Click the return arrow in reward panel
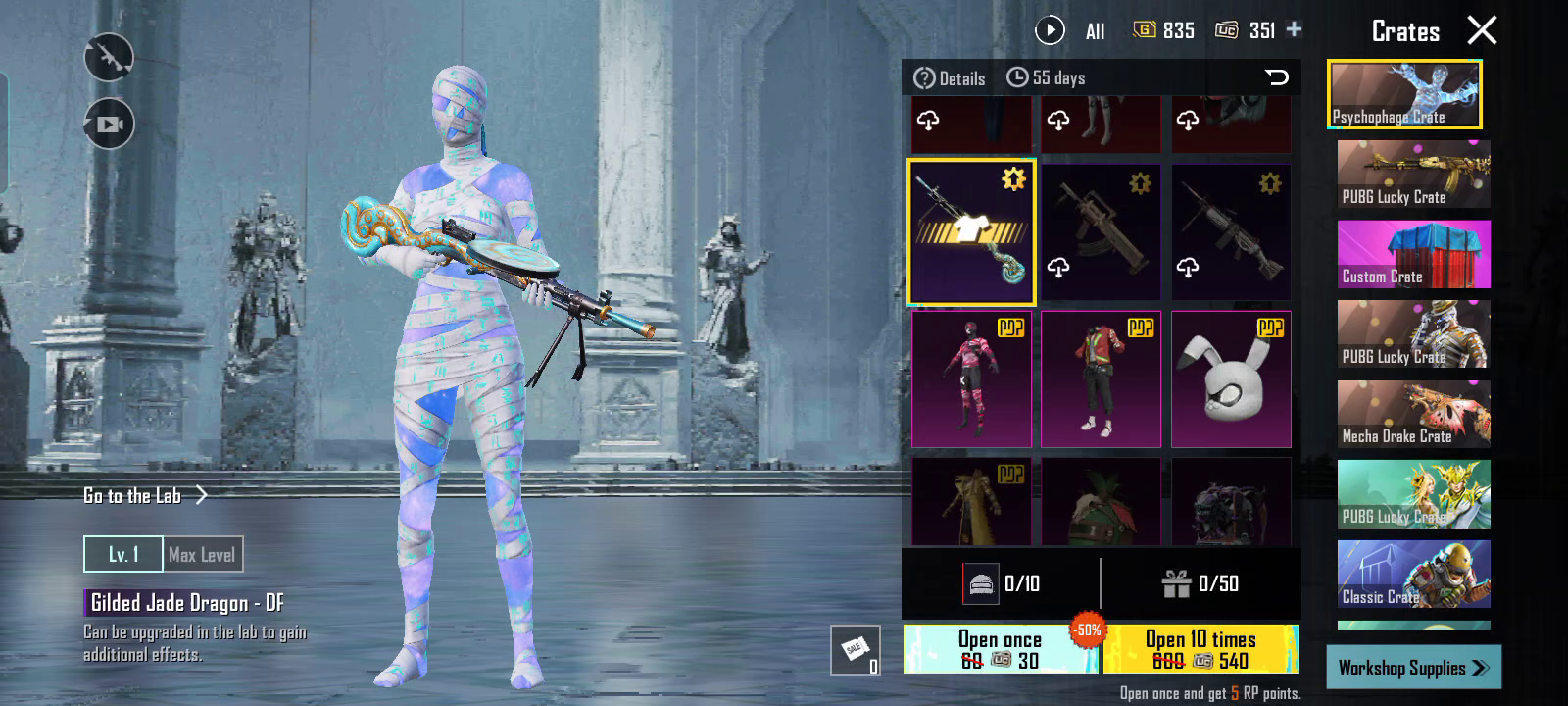 pos(1276,77)
